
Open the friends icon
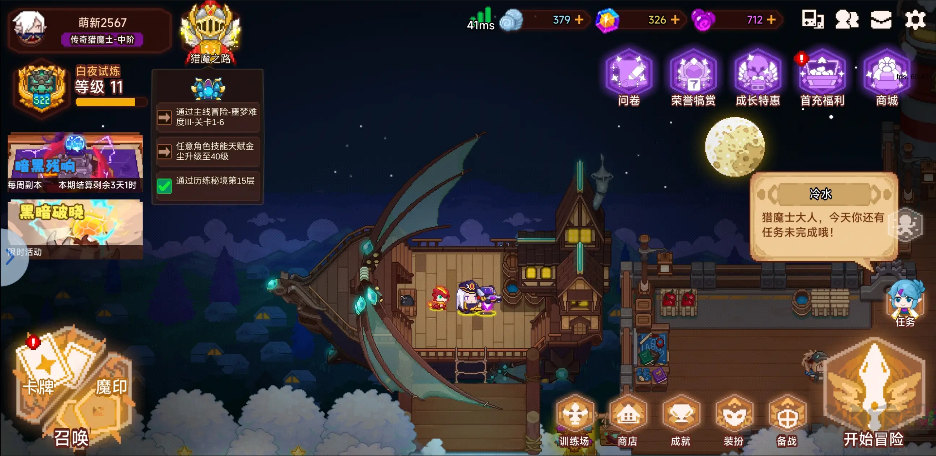(847, 19)
